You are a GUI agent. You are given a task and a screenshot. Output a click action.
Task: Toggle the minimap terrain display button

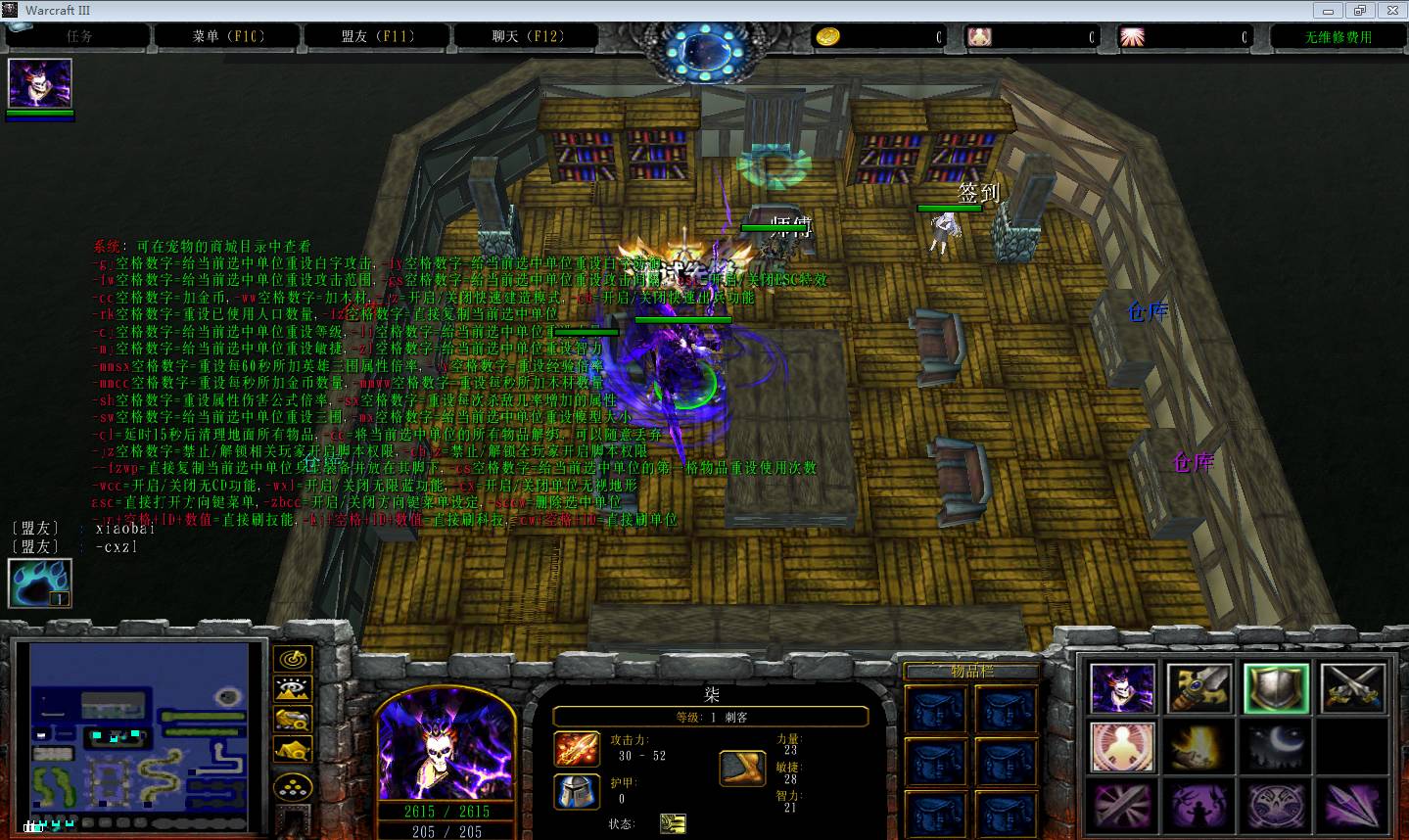(293, 689)
